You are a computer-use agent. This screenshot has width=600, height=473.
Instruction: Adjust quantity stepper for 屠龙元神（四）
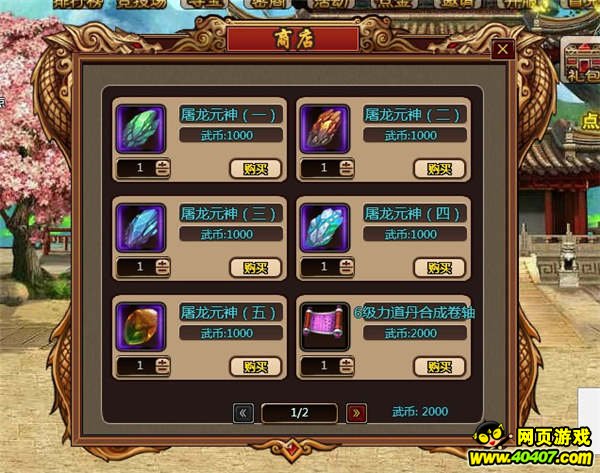click(x=347, y=267)
